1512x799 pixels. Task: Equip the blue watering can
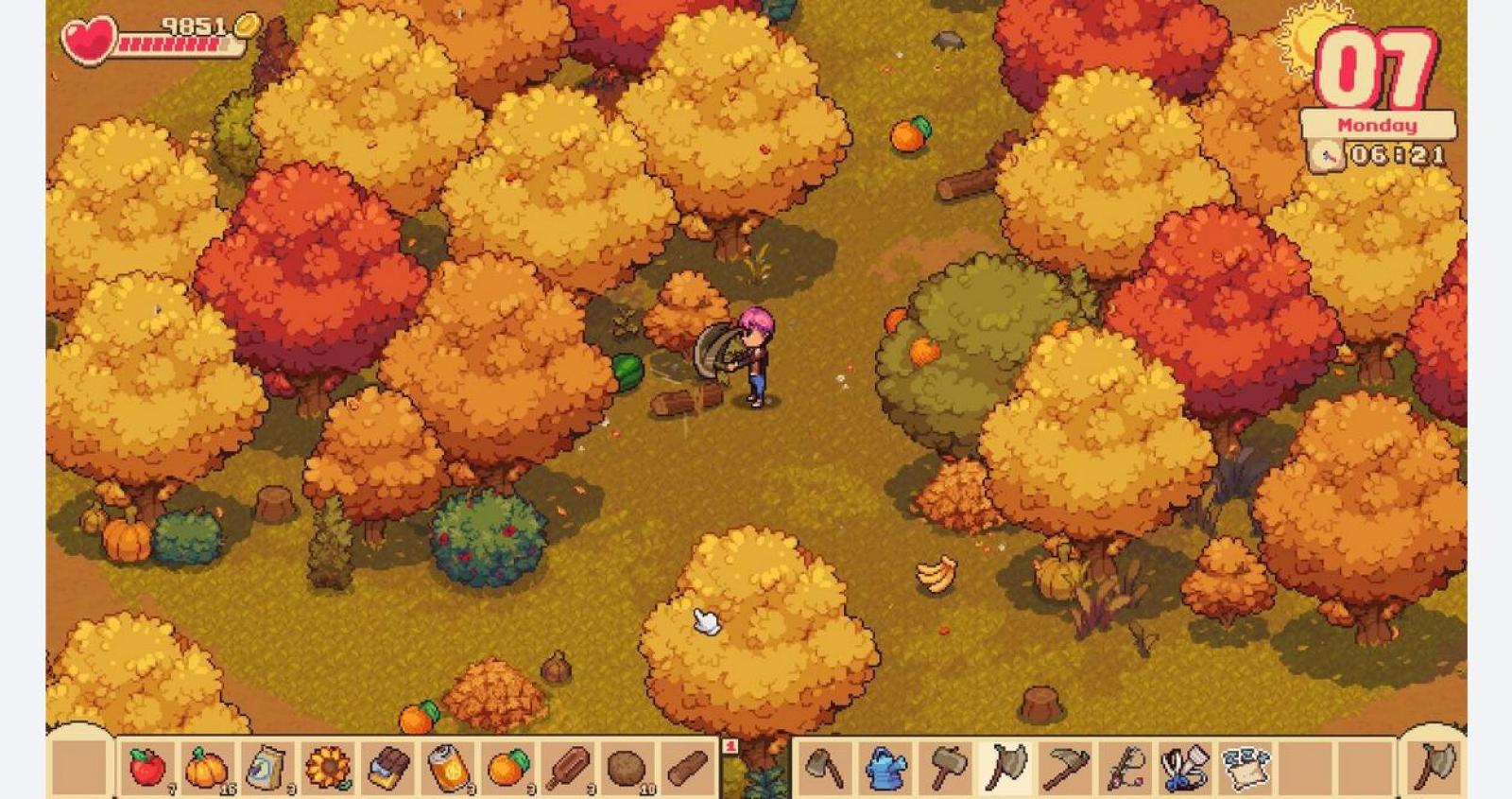pos(885,767)
